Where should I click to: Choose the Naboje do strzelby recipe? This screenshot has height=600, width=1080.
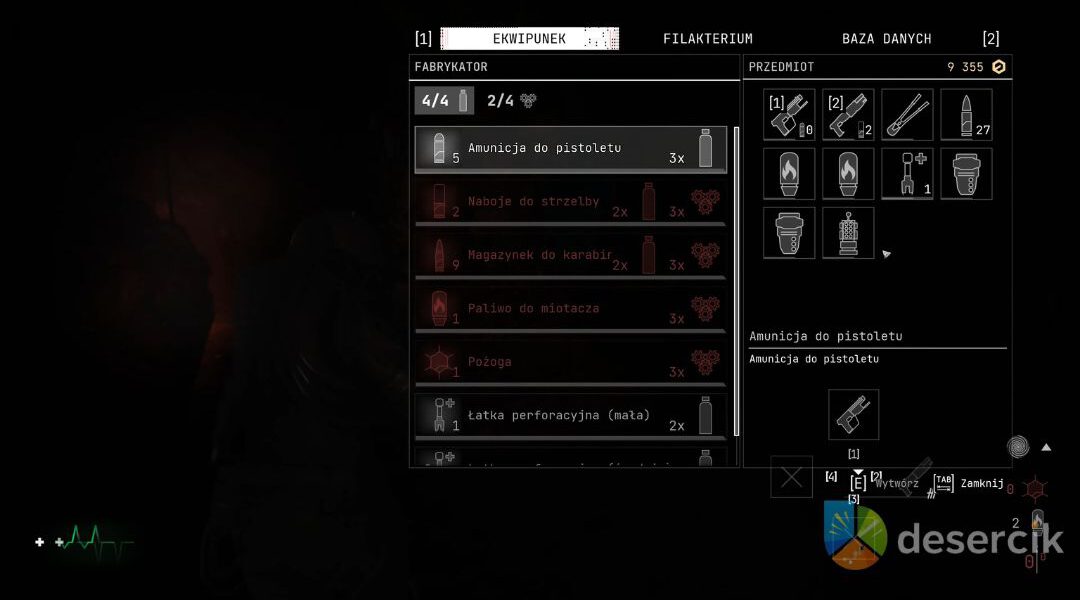pyautogui.click(x=571, y=202)
